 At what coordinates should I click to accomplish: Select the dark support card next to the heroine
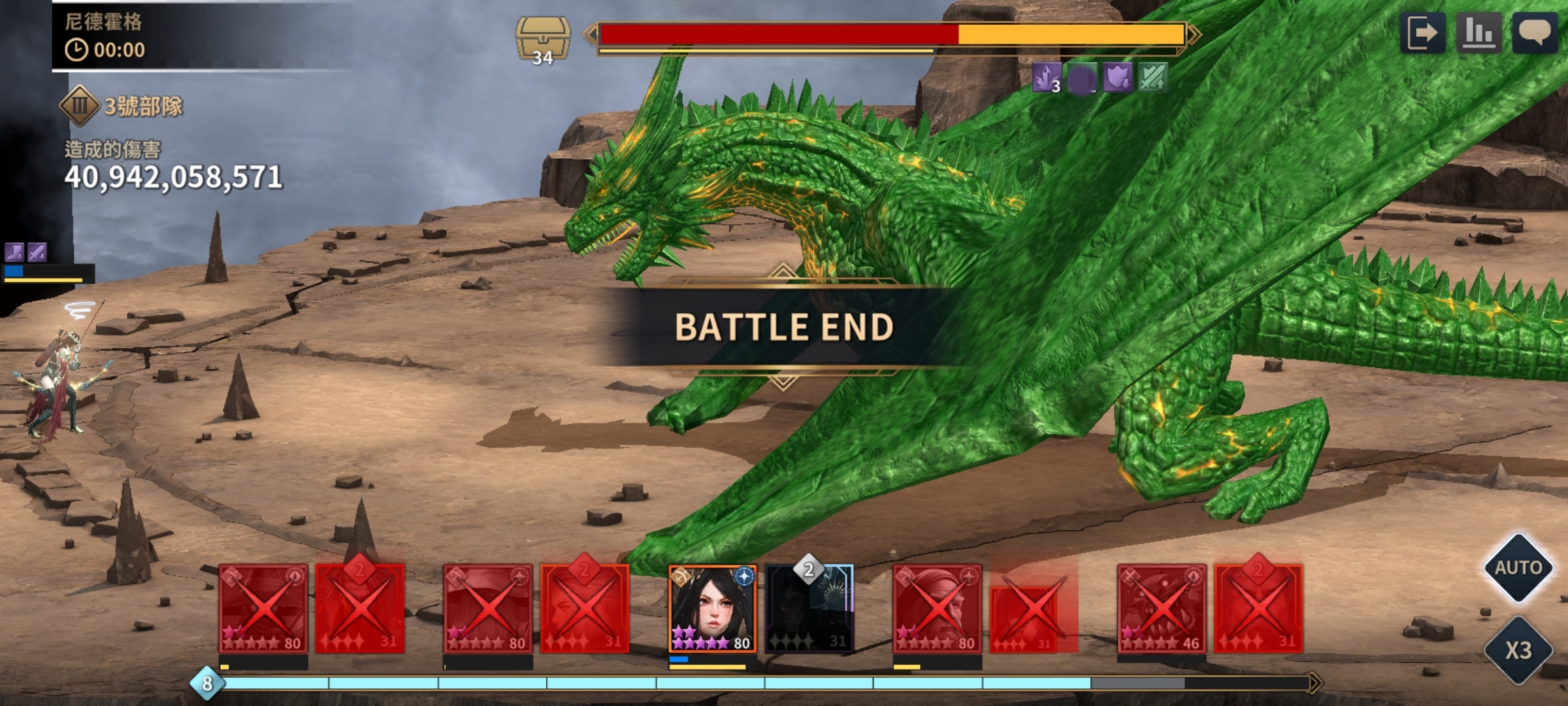click(x=809, y=609)
